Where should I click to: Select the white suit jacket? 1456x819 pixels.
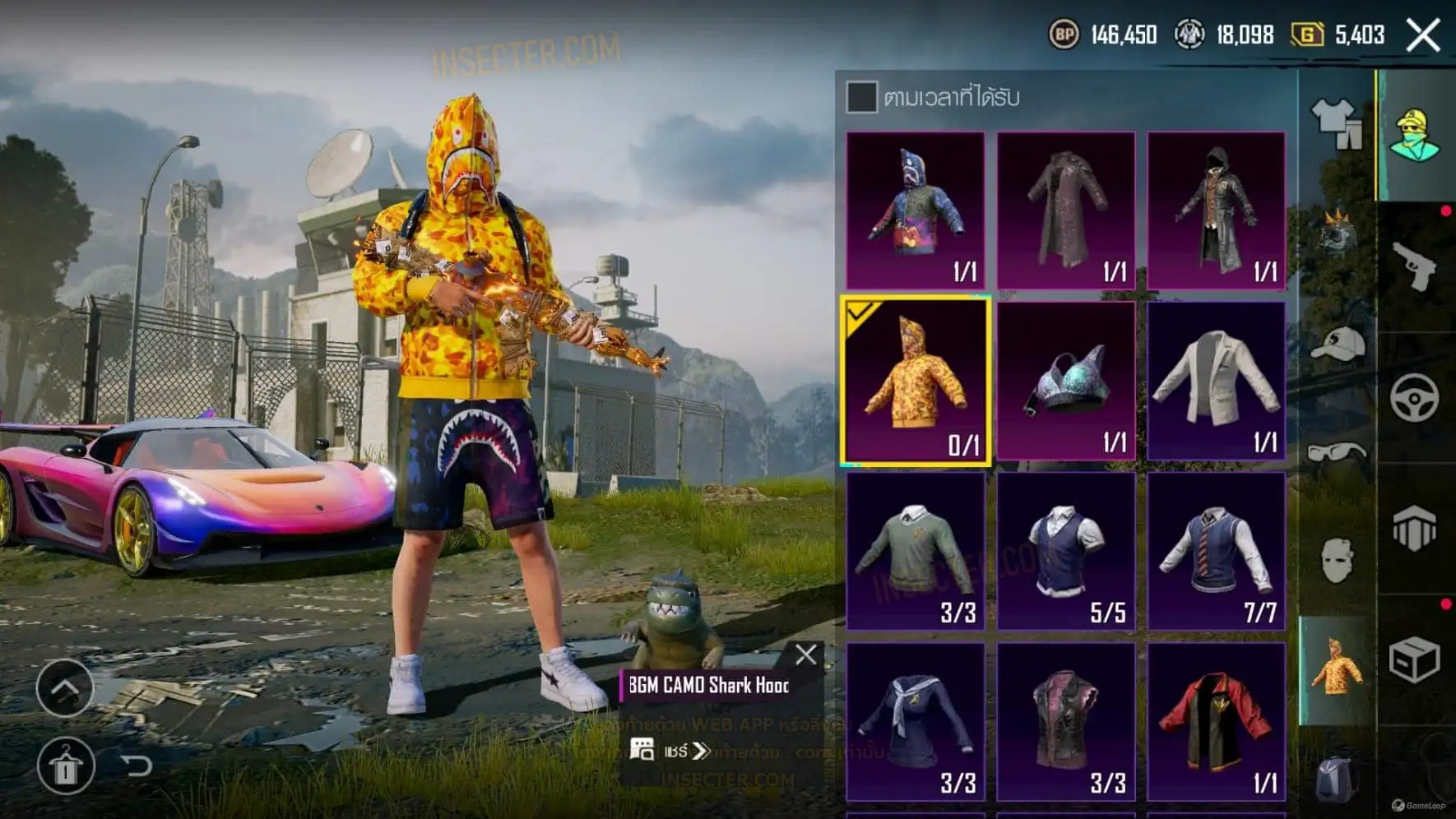(x=1216, y=382)
